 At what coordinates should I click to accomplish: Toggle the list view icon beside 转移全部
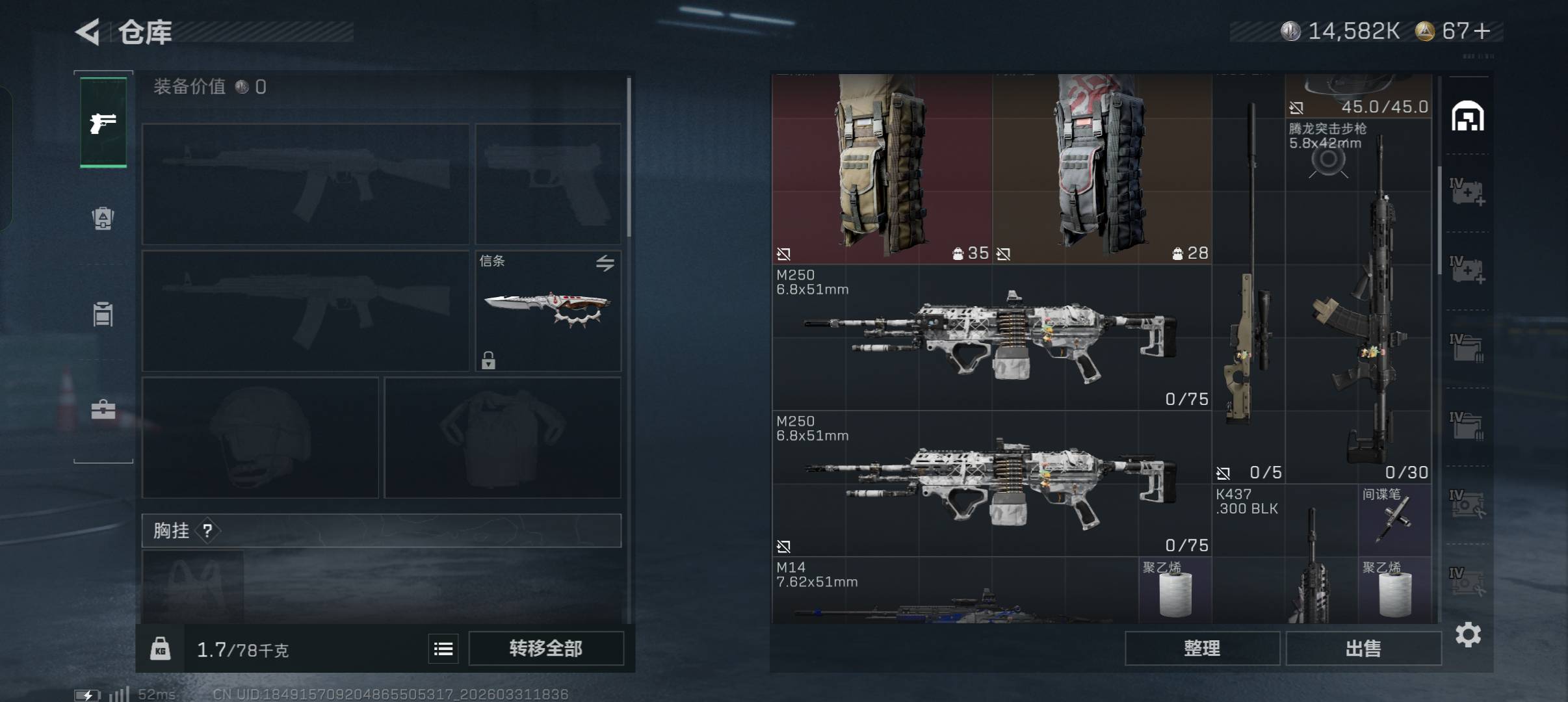[x=443, y=649]
